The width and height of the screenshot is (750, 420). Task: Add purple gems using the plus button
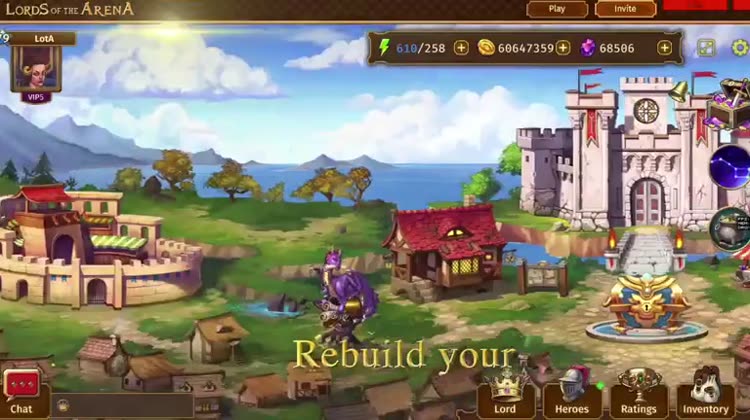[x=665, y=47]
